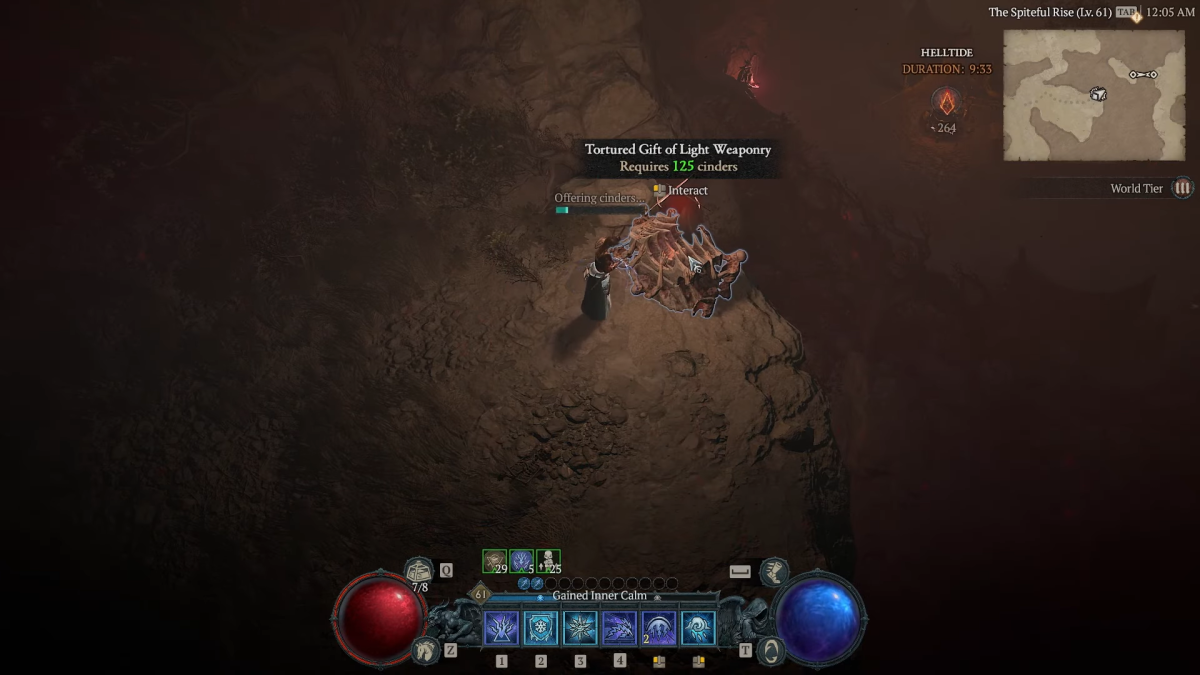Use the lightning bolts skill in slot 4
The image size is (1200, 675).
point(619,628)
